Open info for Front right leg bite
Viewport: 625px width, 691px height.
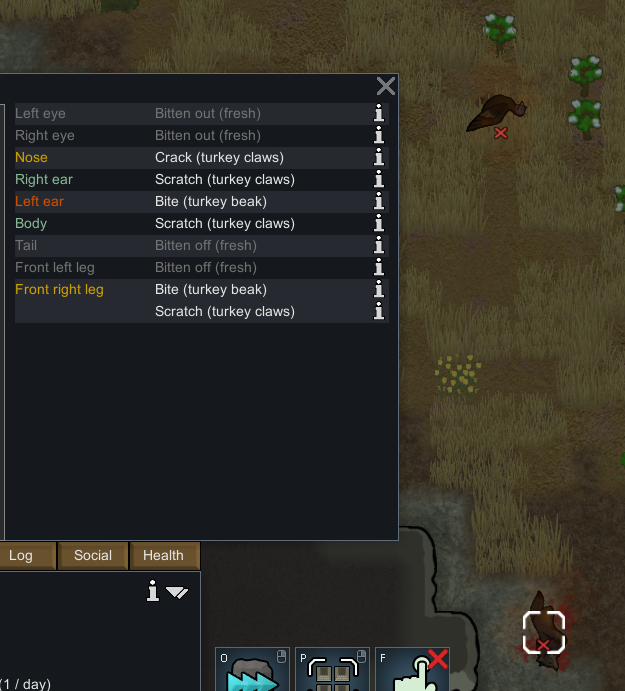379,289
